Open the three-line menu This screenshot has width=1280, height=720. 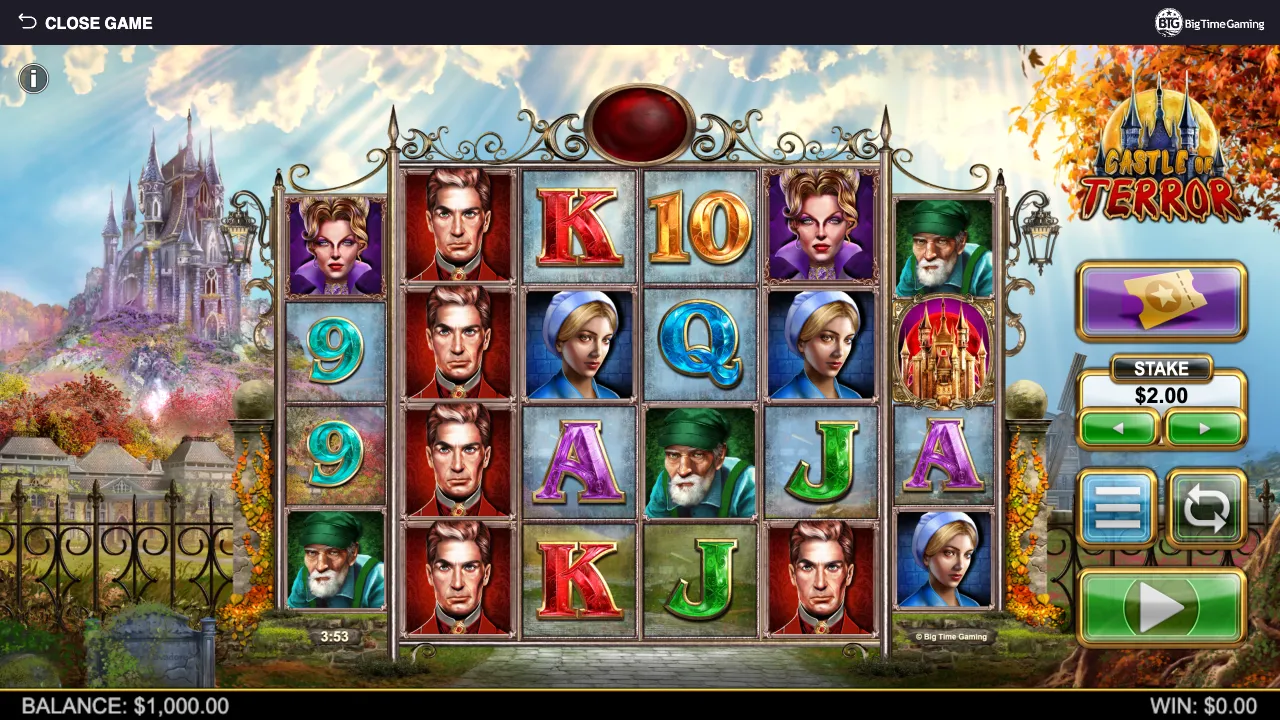pos(1117,509)
